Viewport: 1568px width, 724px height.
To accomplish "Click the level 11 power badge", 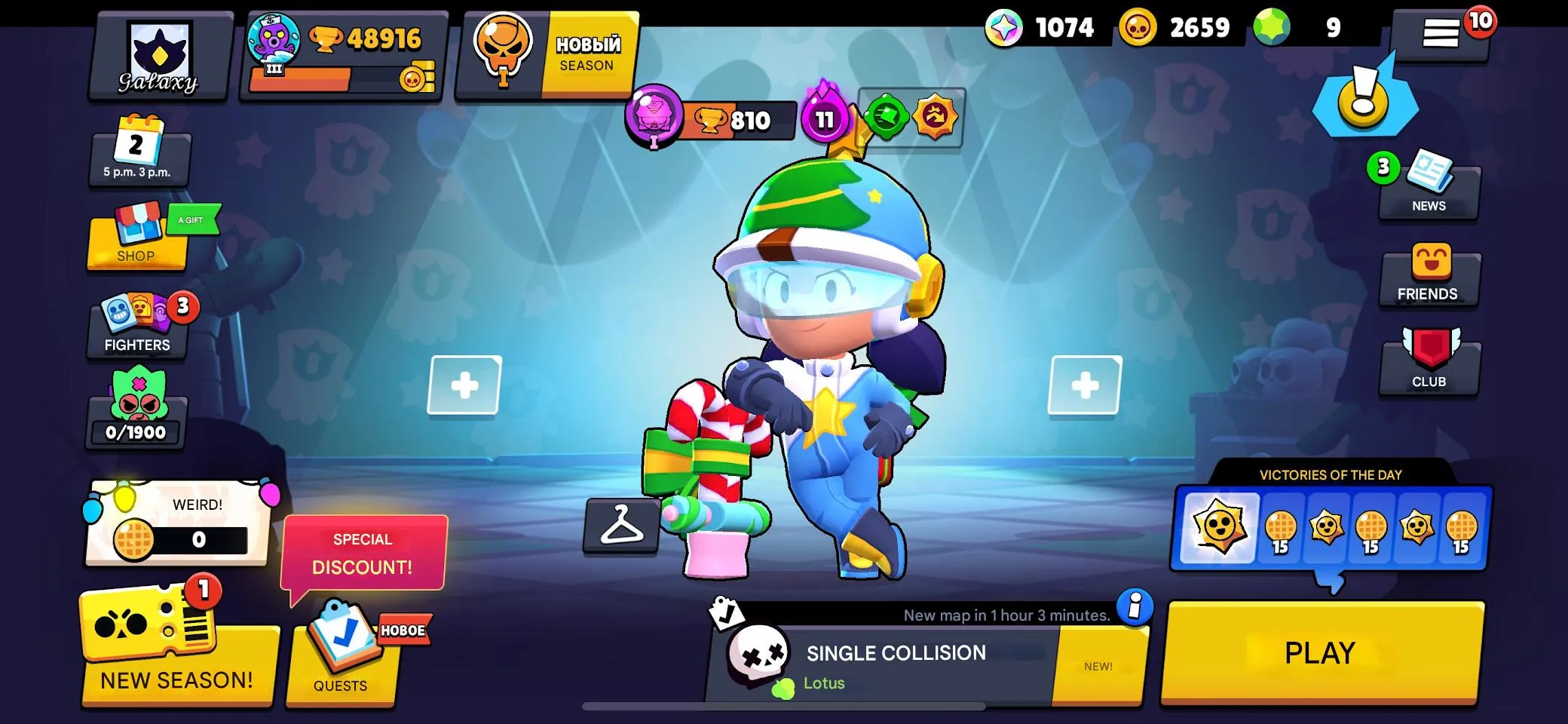I will [824, 118].
